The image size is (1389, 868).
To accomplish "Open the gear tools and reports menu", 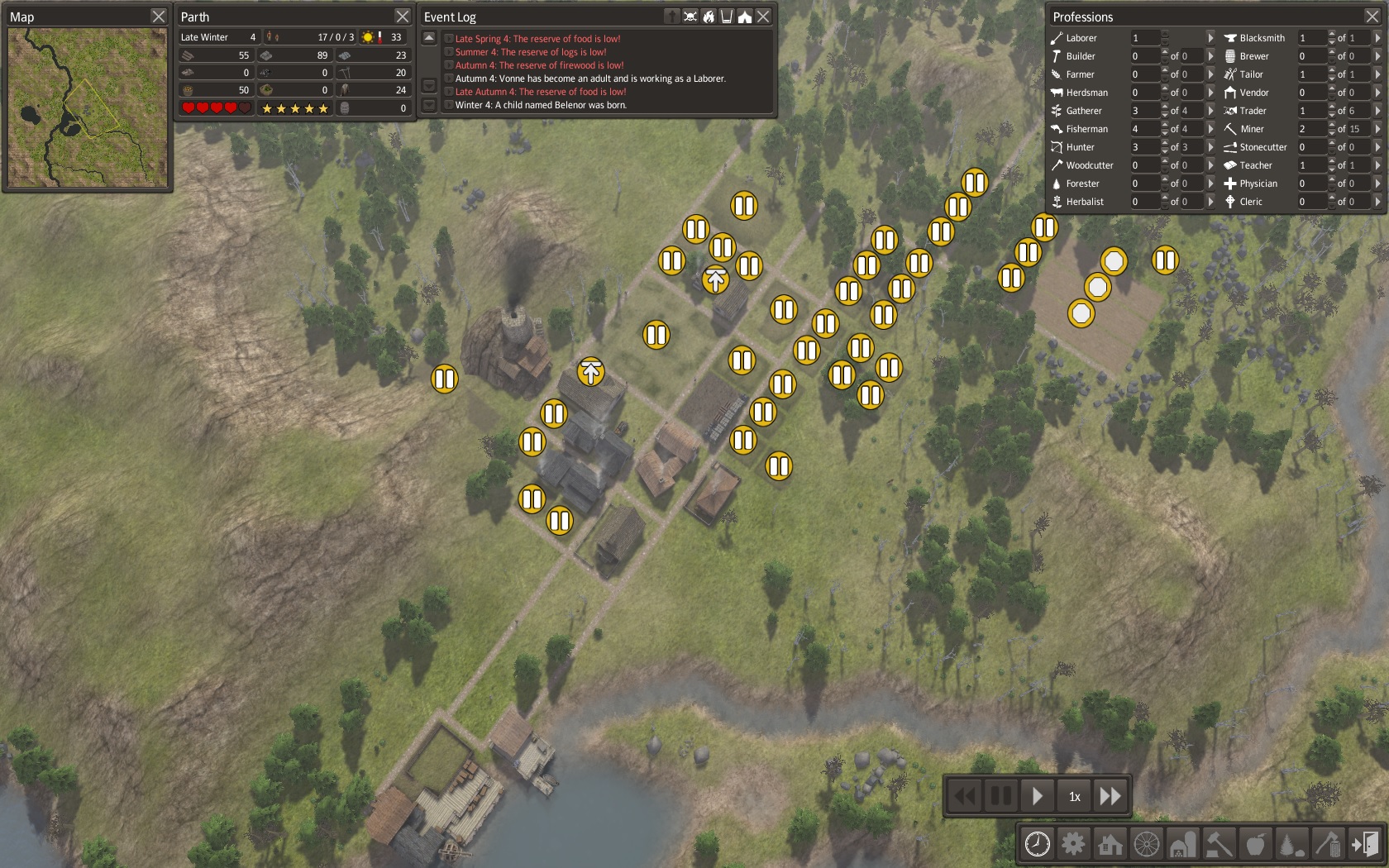I will coord(1073,844).
